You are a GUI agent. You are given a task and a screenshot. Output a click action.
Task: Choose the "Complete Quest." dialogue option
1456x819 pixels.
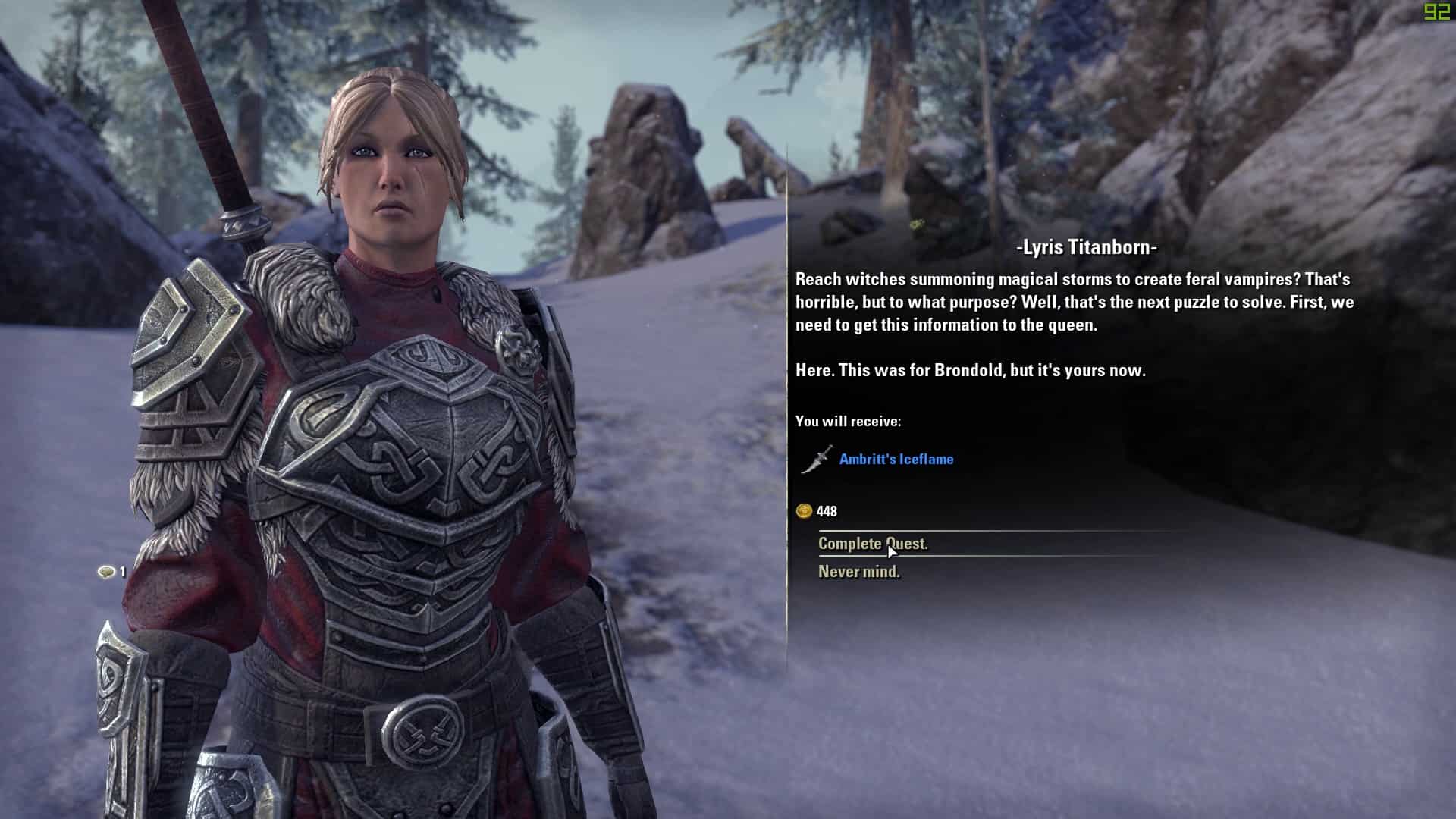tap(872, 544)
